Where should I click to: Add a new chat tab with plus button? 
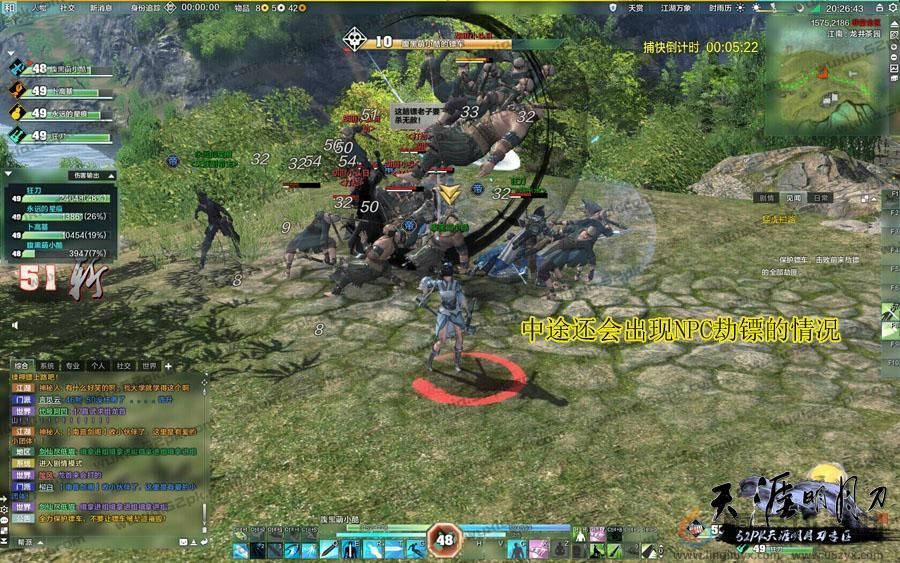click(168, 366)
